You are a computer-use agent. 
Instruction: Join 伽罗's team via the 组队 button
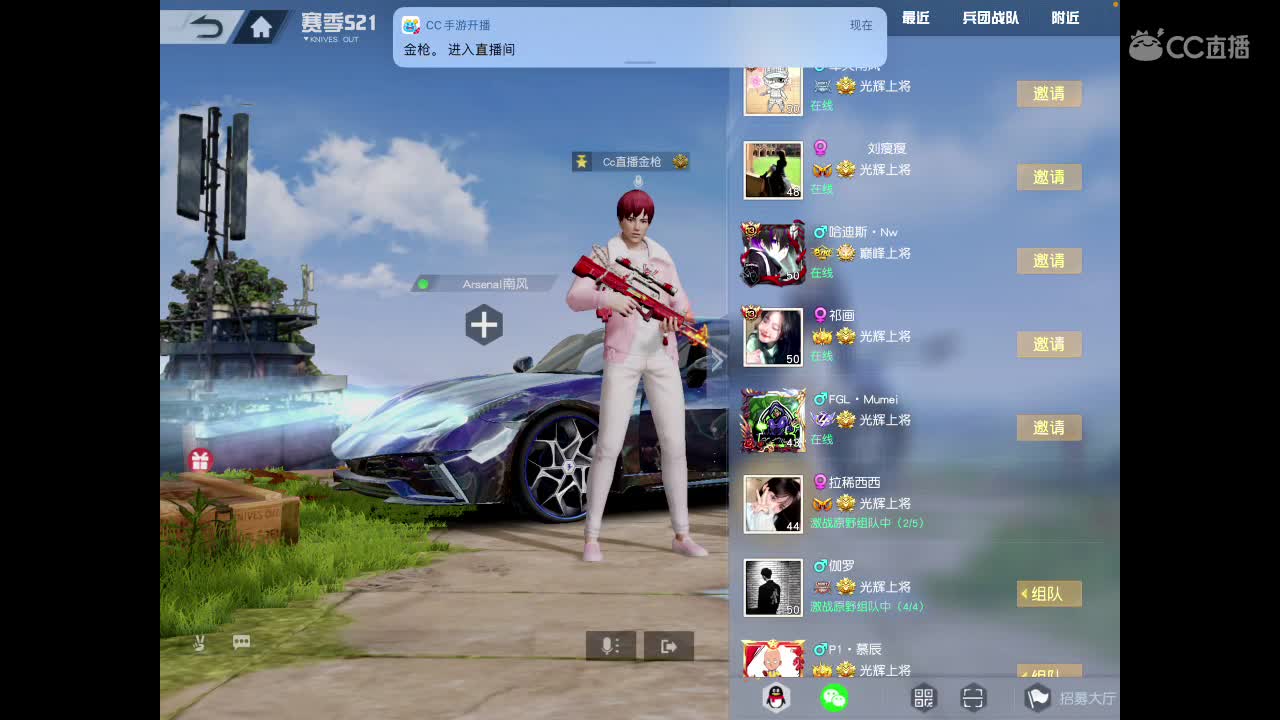[1048, 593]
